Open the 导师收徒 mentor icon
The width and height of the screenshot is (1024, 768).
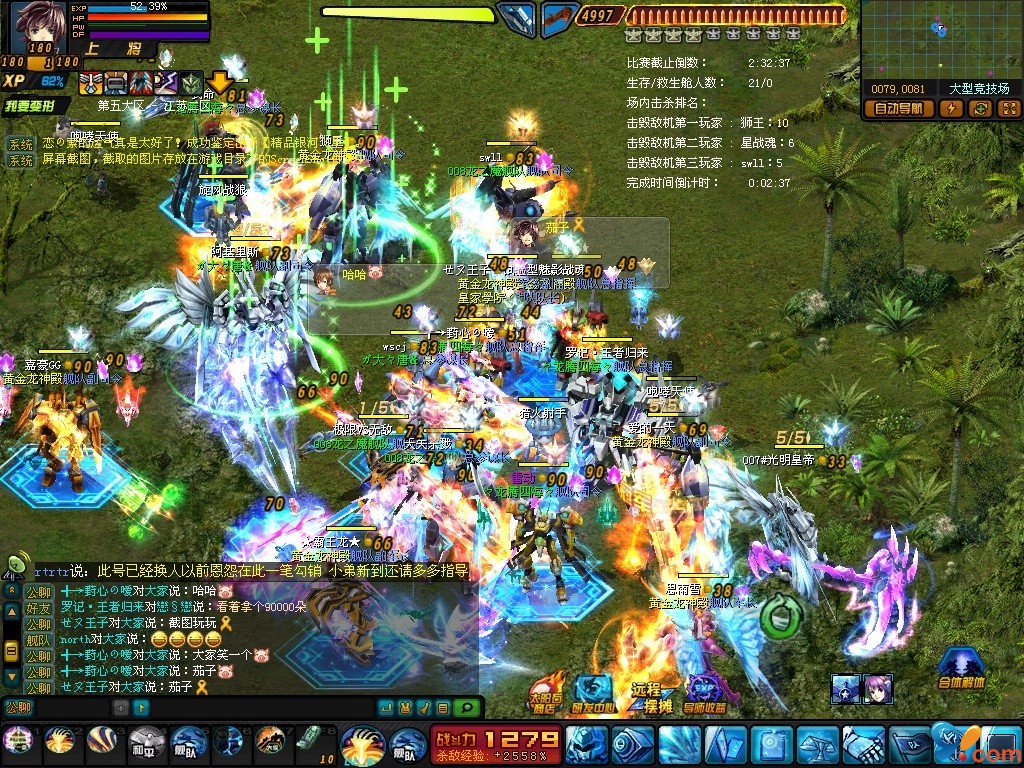pos(705,693)
